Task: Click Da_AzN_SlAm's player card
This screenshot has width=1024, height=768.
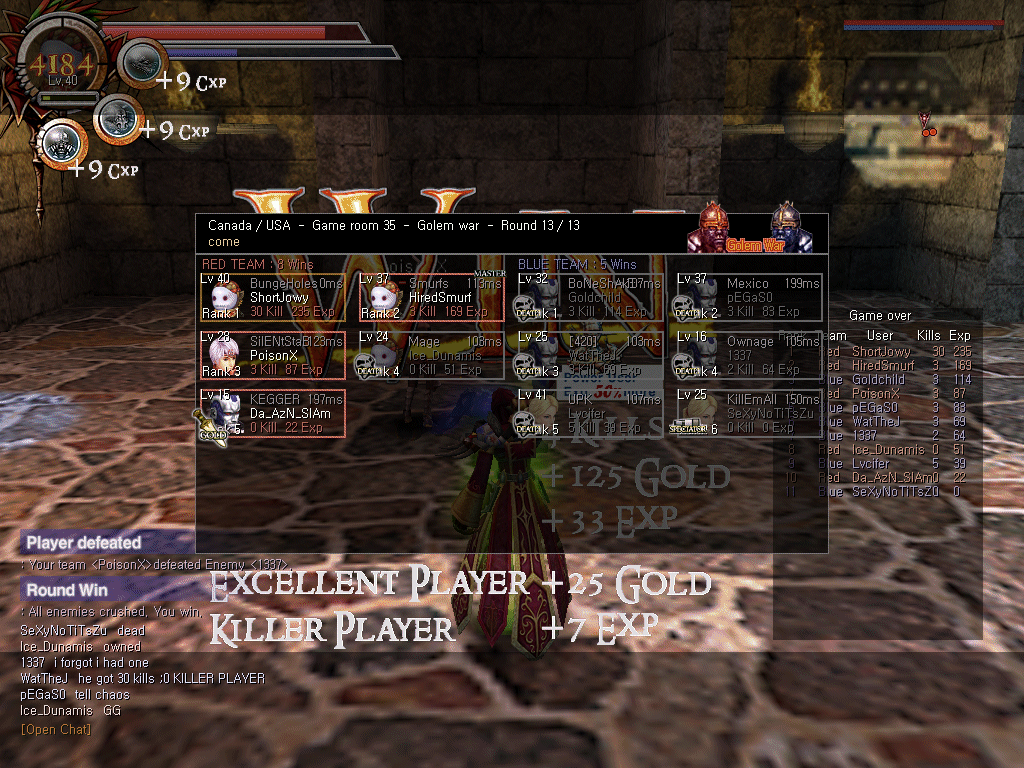Action: [272, 413]
